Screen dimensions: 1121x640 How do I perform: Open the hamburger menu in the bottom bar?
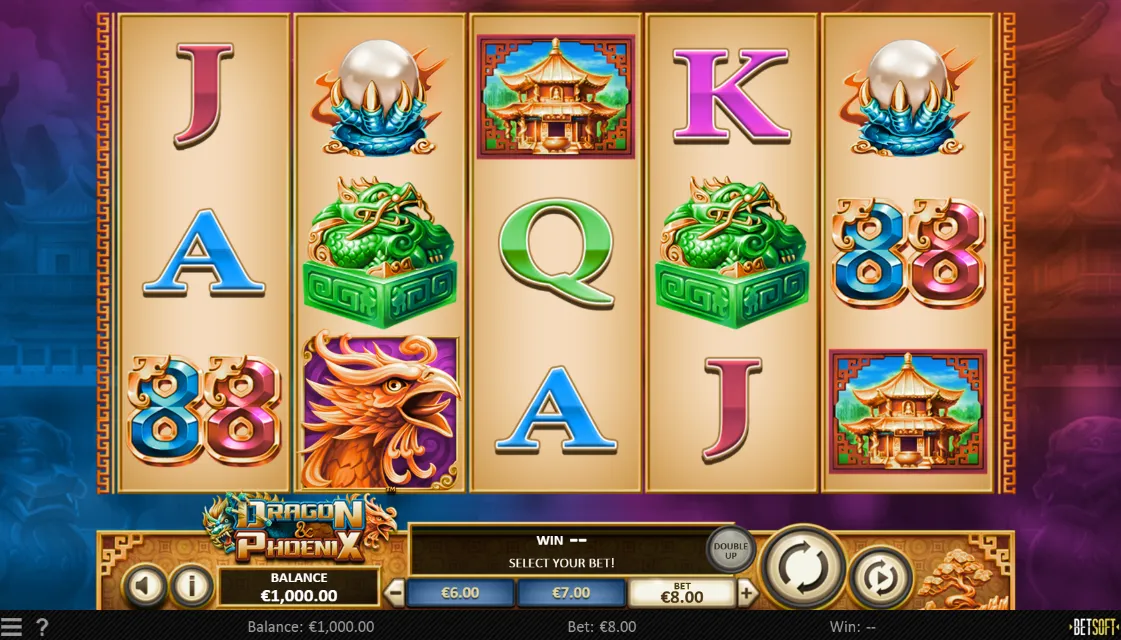(11, 628)
